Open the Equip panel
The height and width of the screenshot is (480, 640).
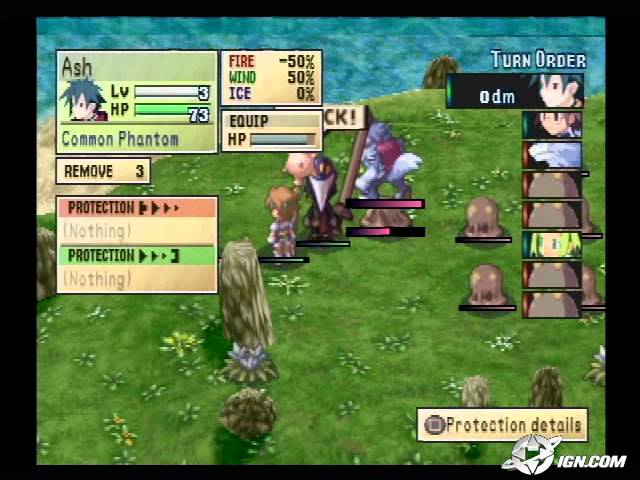pyautogui.click(x=272, y=130)
